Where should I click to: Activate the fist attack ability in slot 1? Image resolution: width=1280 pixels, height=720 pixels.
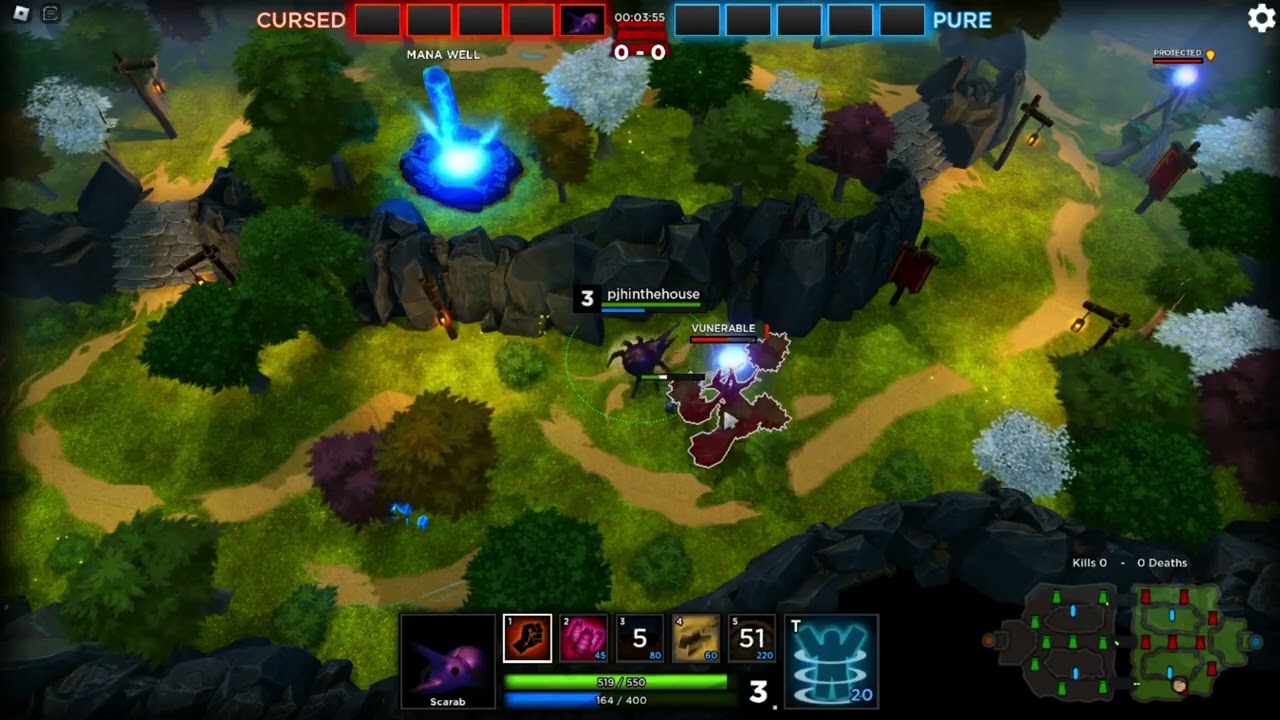pyautogui.click(x=527, y=638)
